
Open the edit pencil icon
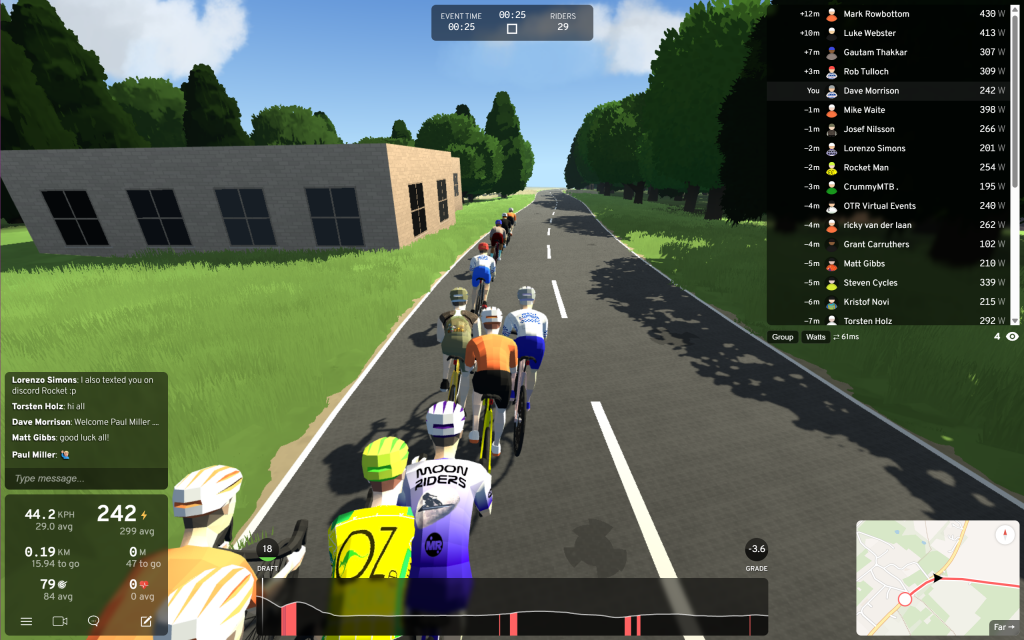coord(146,621)
